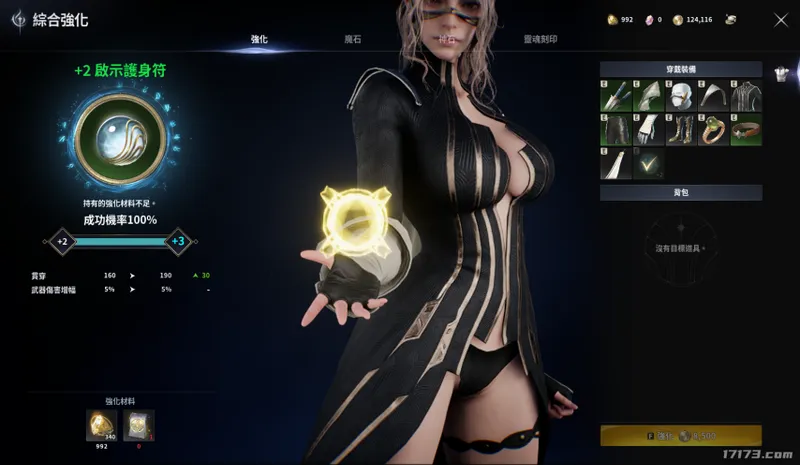Choose the curved horn-shaped equipment slot
Screen dimensions: 800x465
pyautogui.click(x=713, y=97)
